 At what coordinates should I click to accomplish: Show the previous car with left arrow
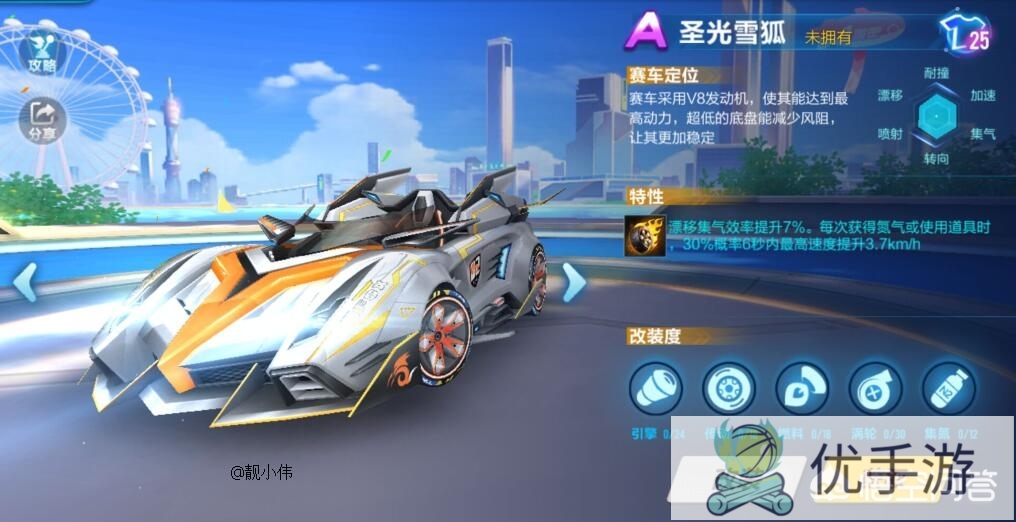click(x=24, y=283)
